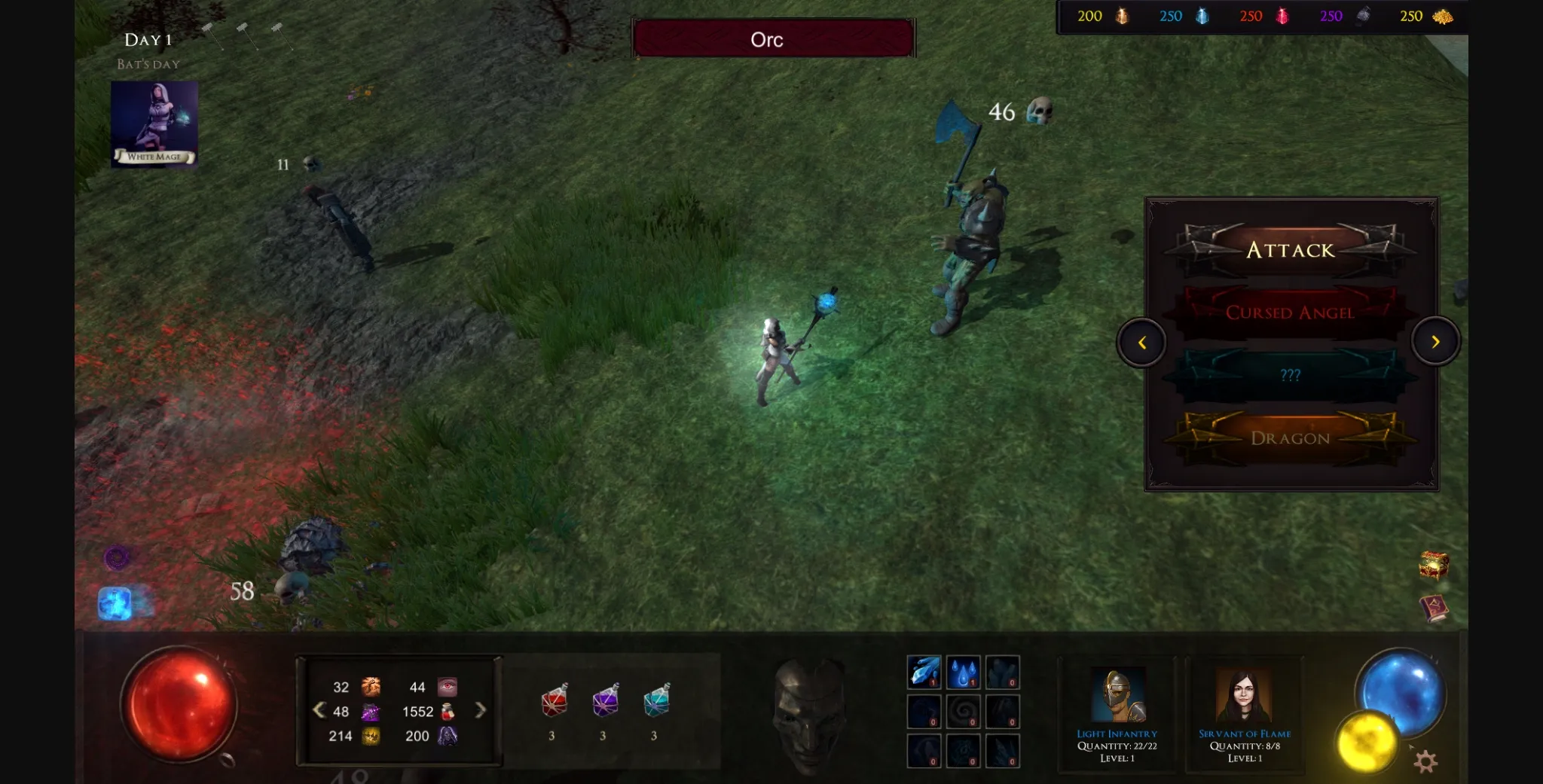Use the purple potion
Image resolution: width=1543 pixels, height=784 pixels.
coord(604,702)
